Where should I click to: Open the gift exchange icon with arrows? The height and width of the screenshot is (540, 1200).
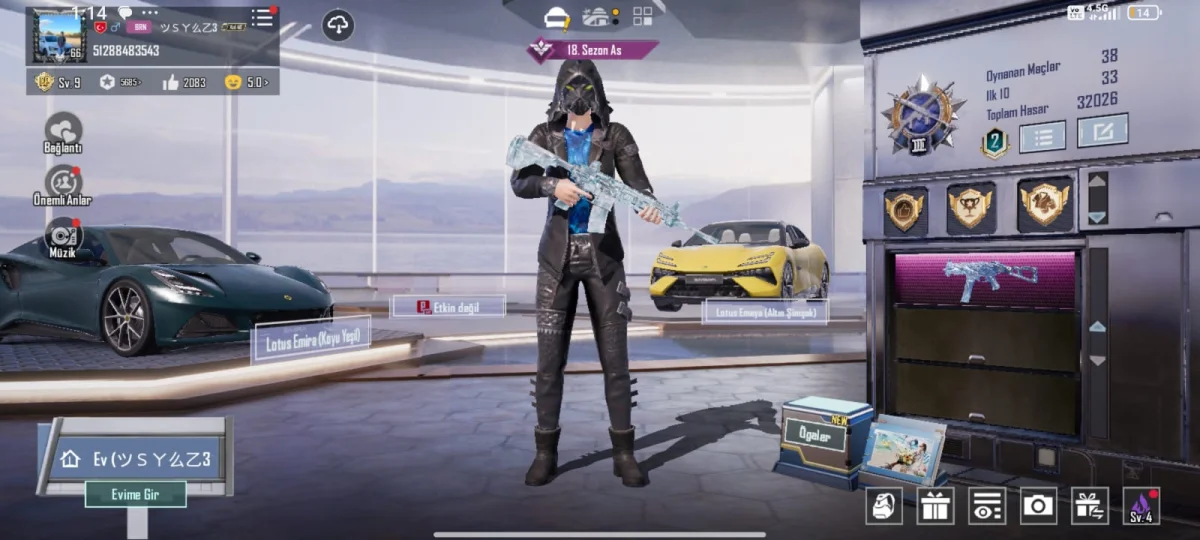point(1090,506)
